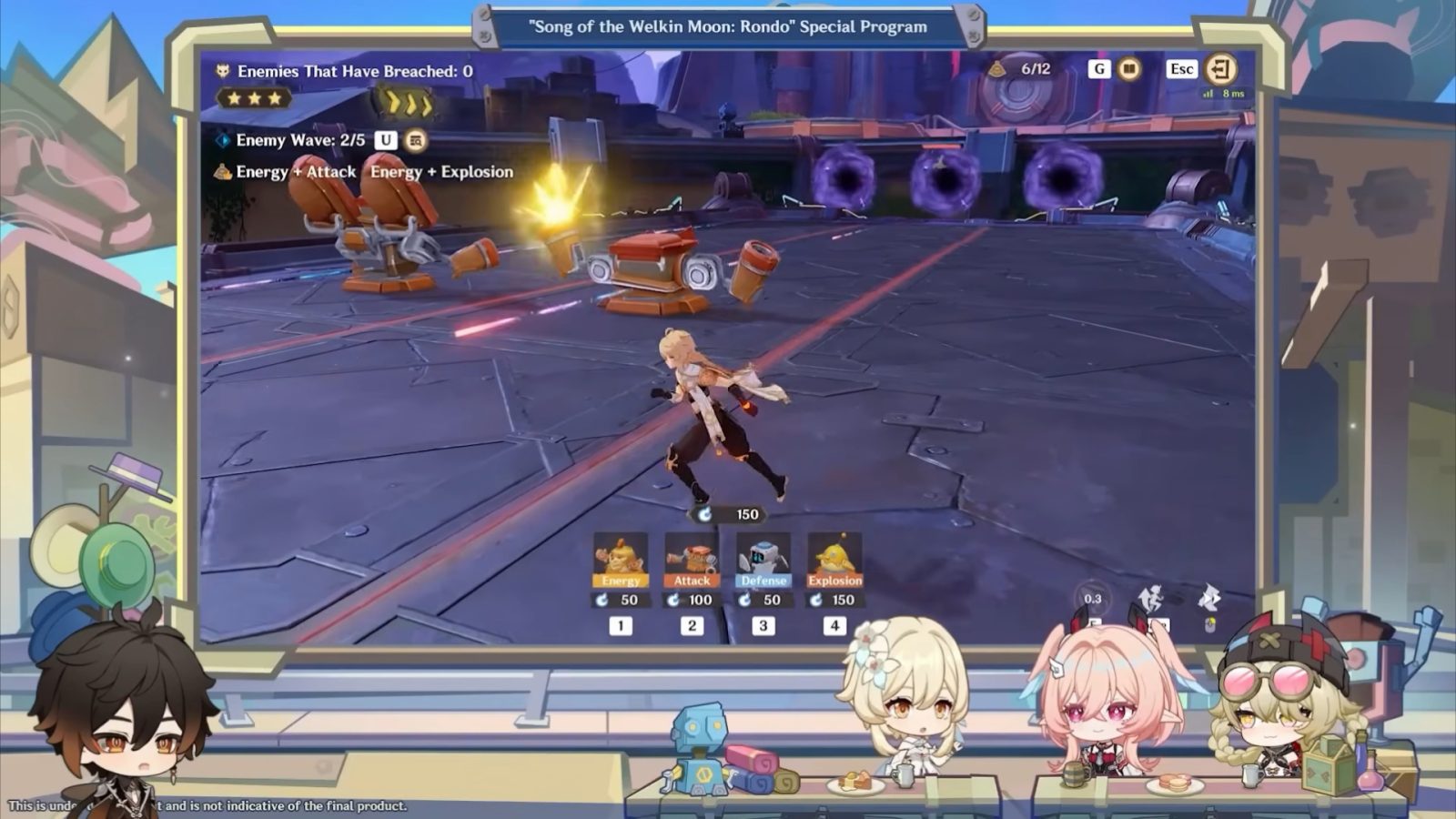This screenshot has width=1456, height=819.
Task: Select the Special Program title banner
Action: [728, 26]
